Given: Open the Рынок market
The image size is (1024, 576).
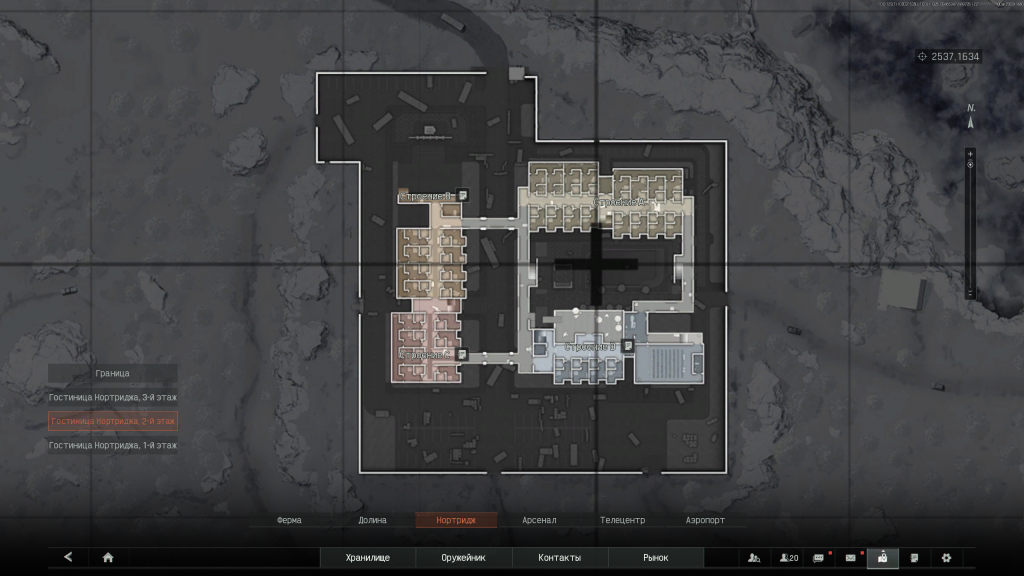Looking at the screenshot, I should (655, 557).
